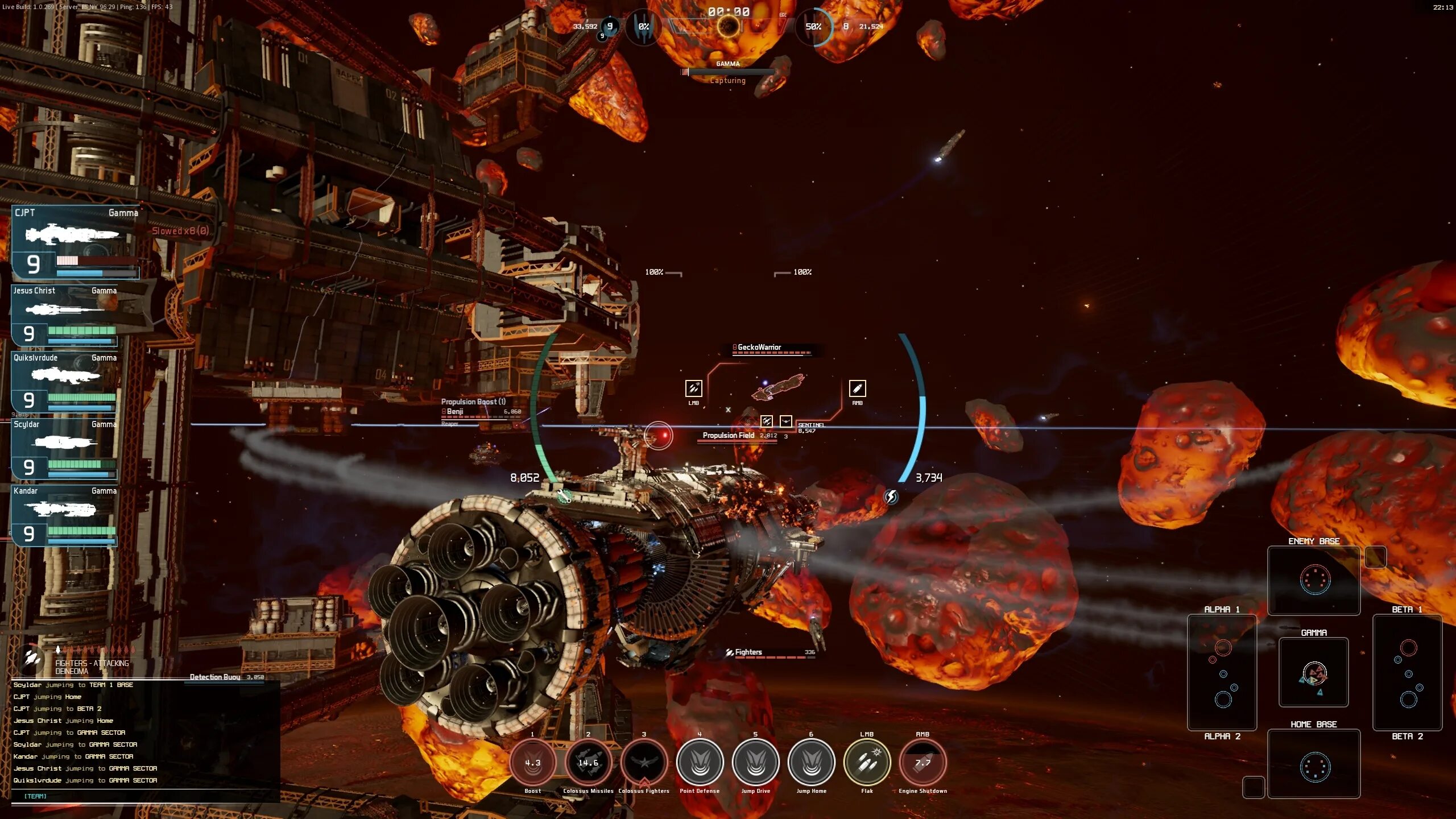1456x819 pixels.
Task: Select the Flak weapon icon
Action: coord(867,763)
